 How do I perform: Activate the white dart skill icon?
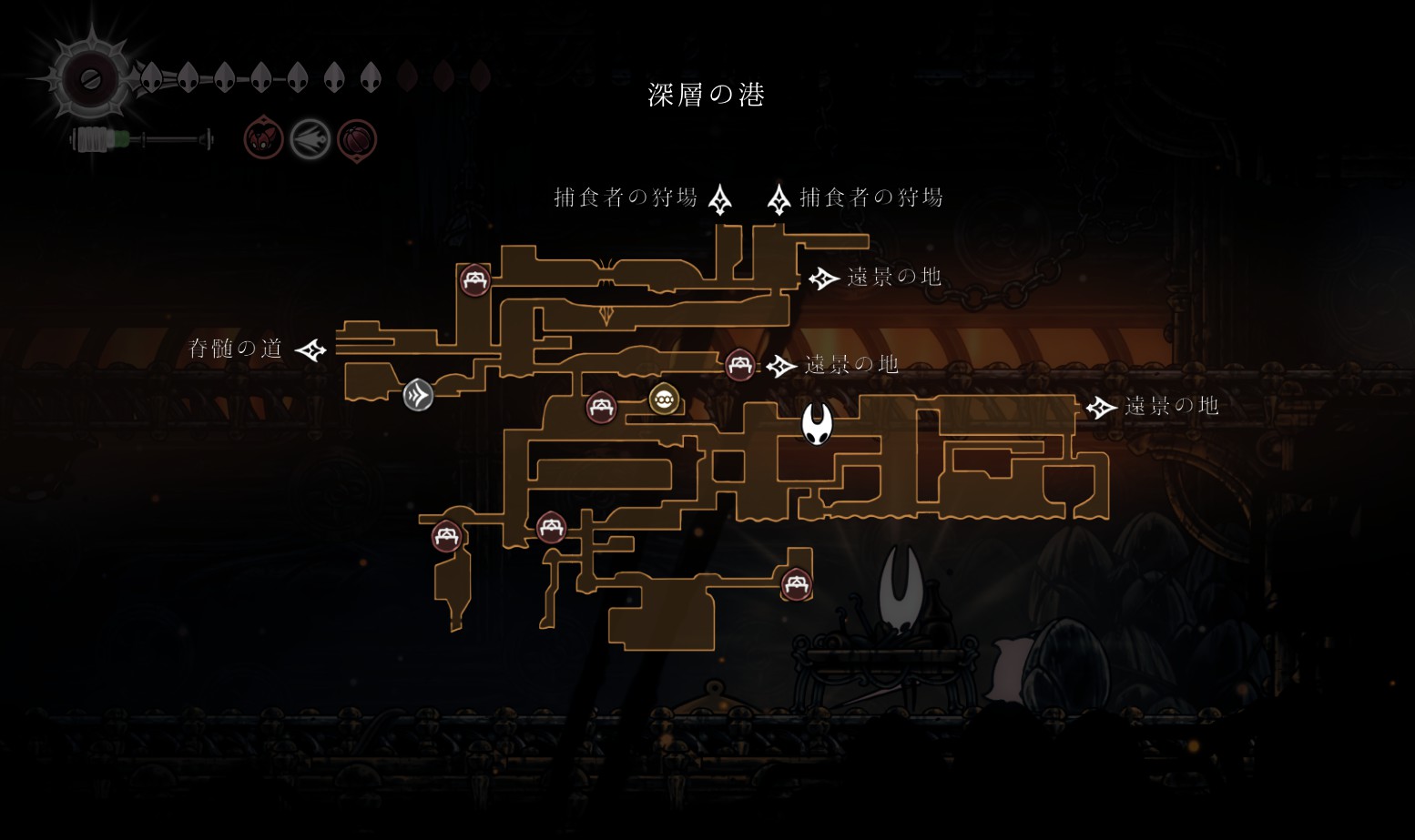click(310, 140)
